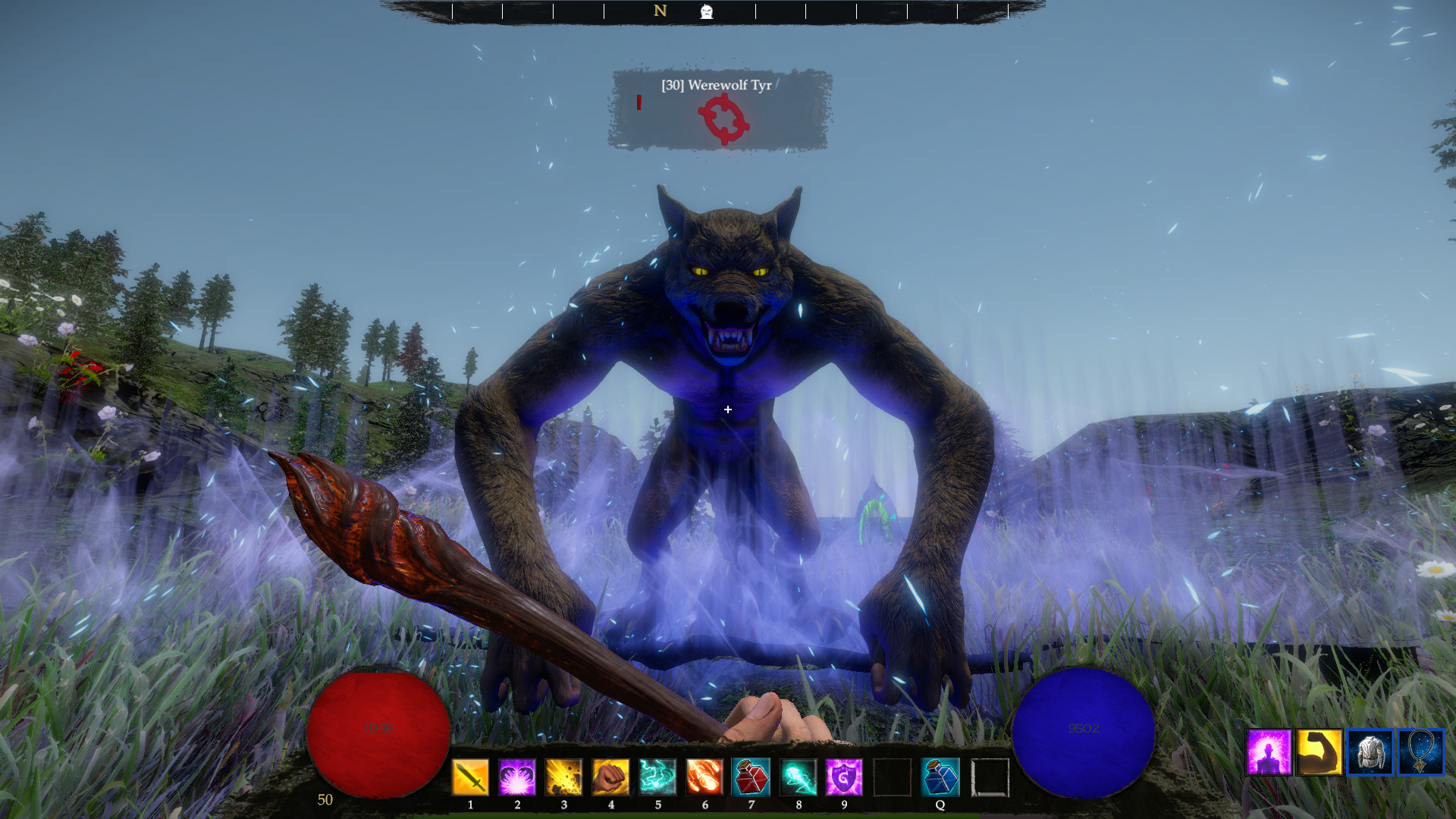This screenshot has height=819, width=1456.
Task: Click the N marker on the compass bar
Action: click(x=658, y=11)
